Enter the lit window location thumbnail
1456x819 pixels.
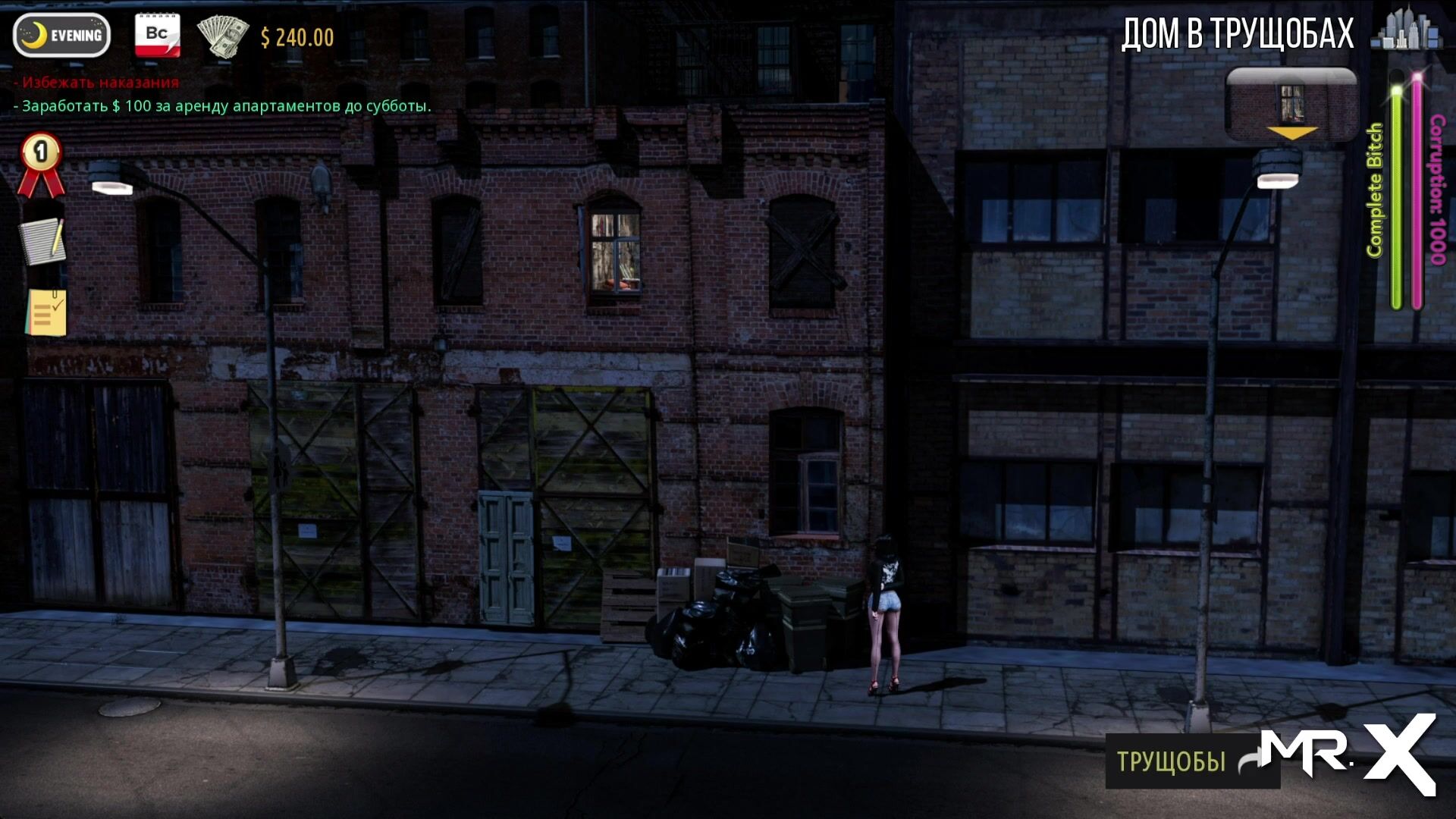[1291, 105]
